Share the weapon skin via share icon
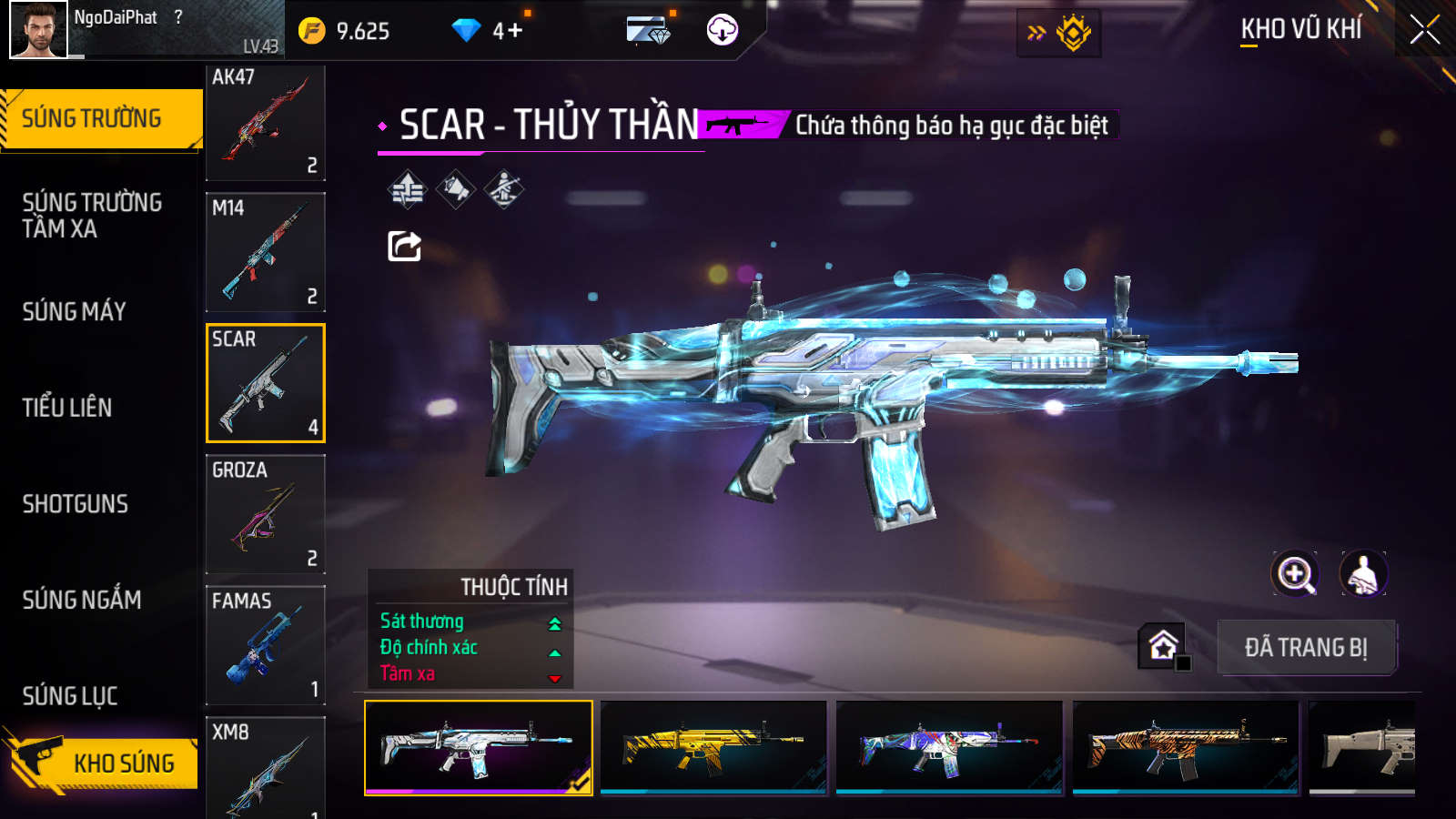Viewport: 1456px width, 819px height. coord(405,246)
